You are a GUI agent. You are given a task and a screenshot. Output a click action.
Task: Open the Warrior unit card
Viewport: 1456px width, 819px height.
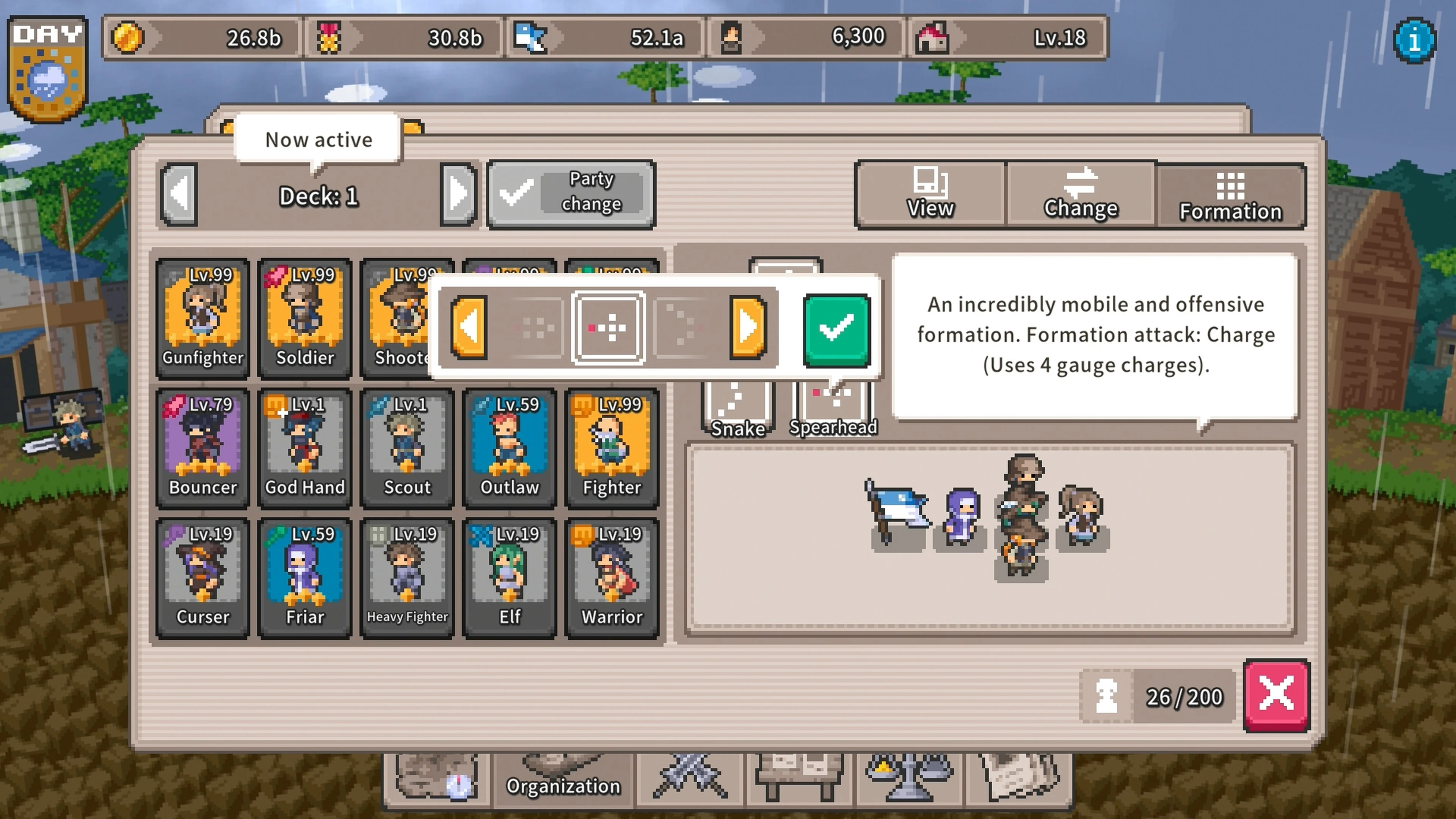click(x=610, y=576)
